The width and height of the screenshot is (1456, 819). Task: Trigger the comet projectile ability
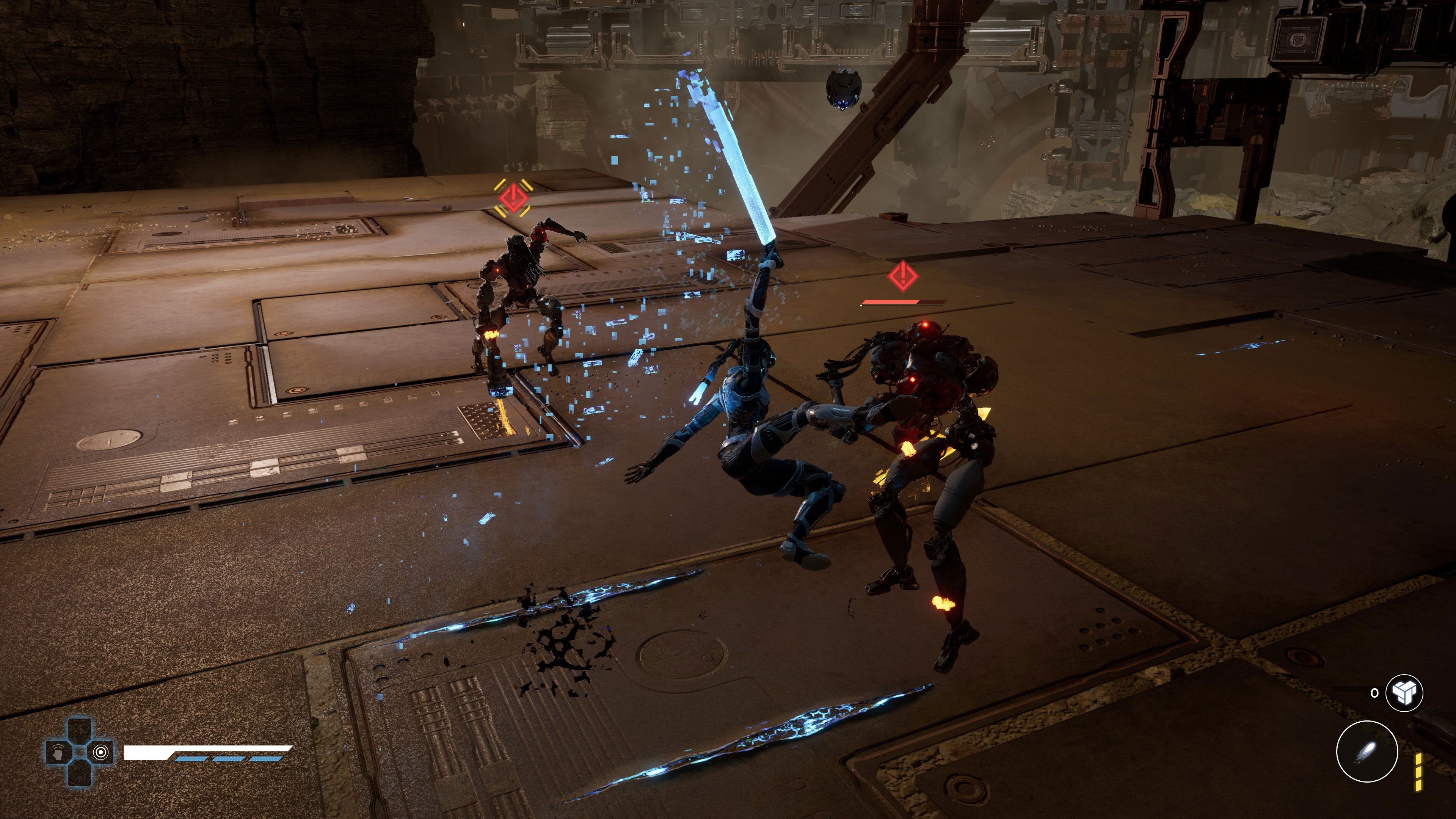click(x=1367, y=752)
